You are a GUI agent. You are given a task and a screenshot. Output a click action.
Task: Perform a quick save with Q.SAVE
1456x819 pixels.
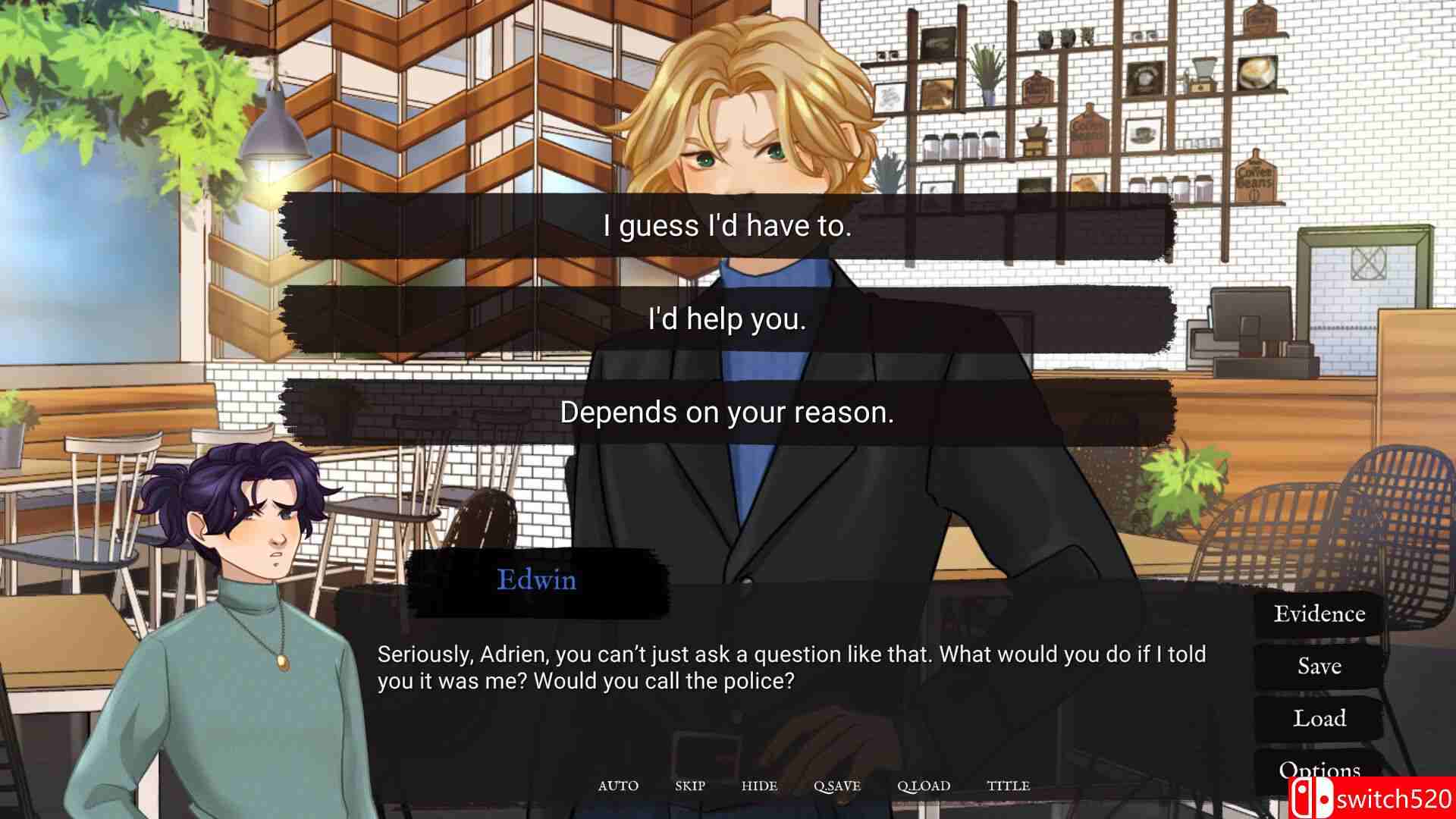pyautogui.click(x=838, y=786)
